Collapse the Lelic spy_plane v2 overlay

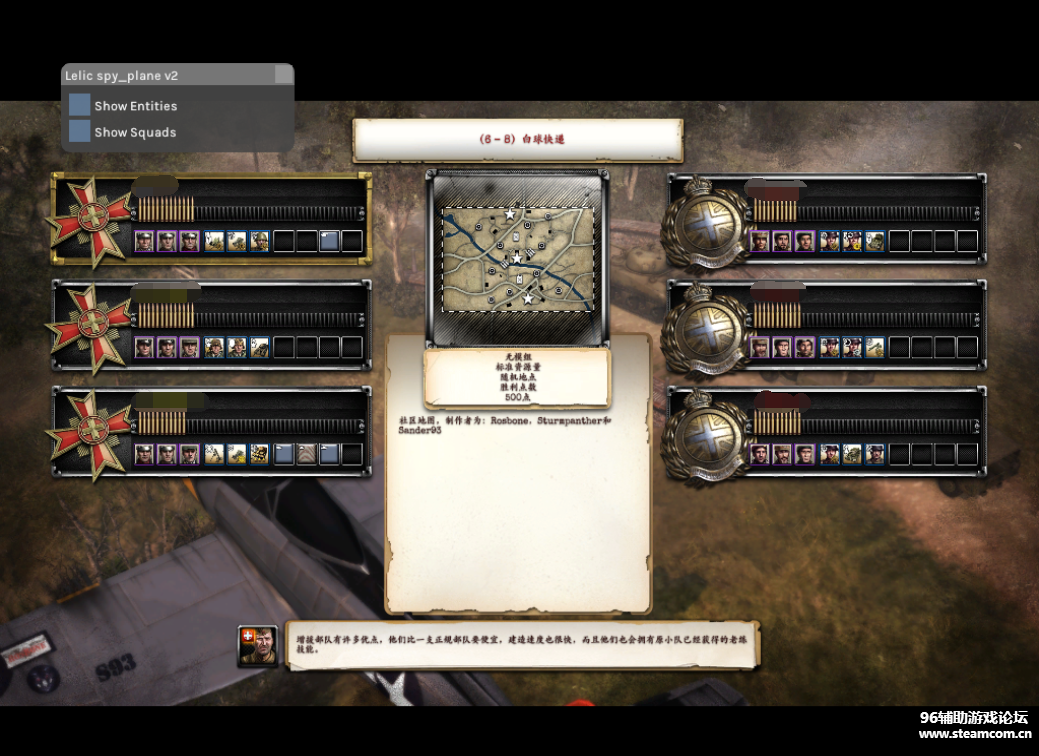[x=284, y=75]
